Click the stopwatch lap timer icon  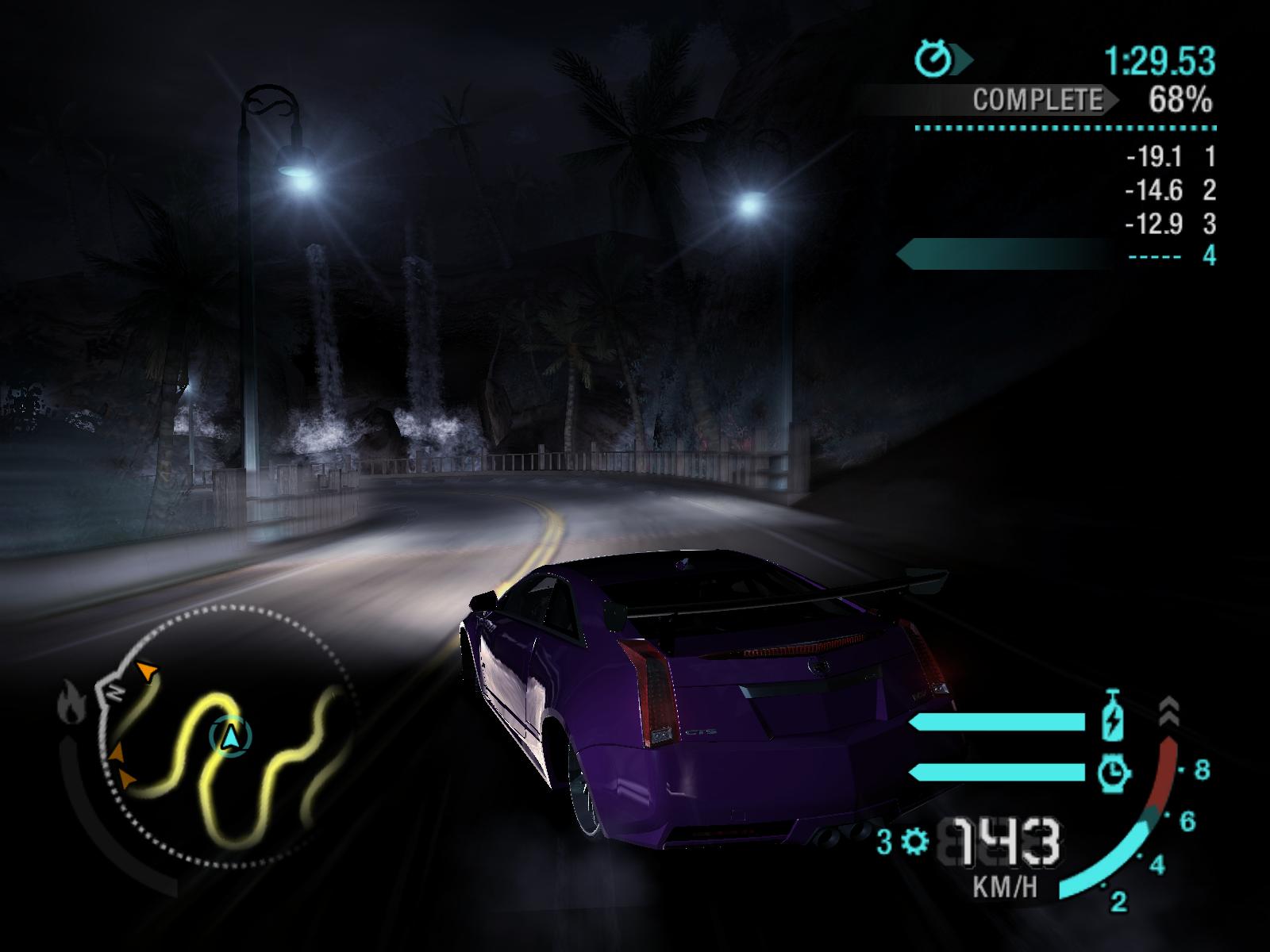[933, 59]
